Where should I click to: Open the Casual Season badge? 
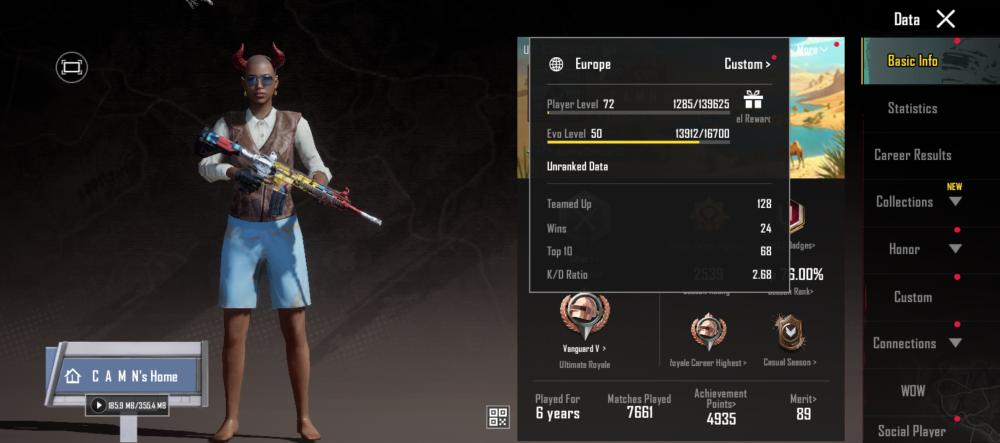(789, 339)
